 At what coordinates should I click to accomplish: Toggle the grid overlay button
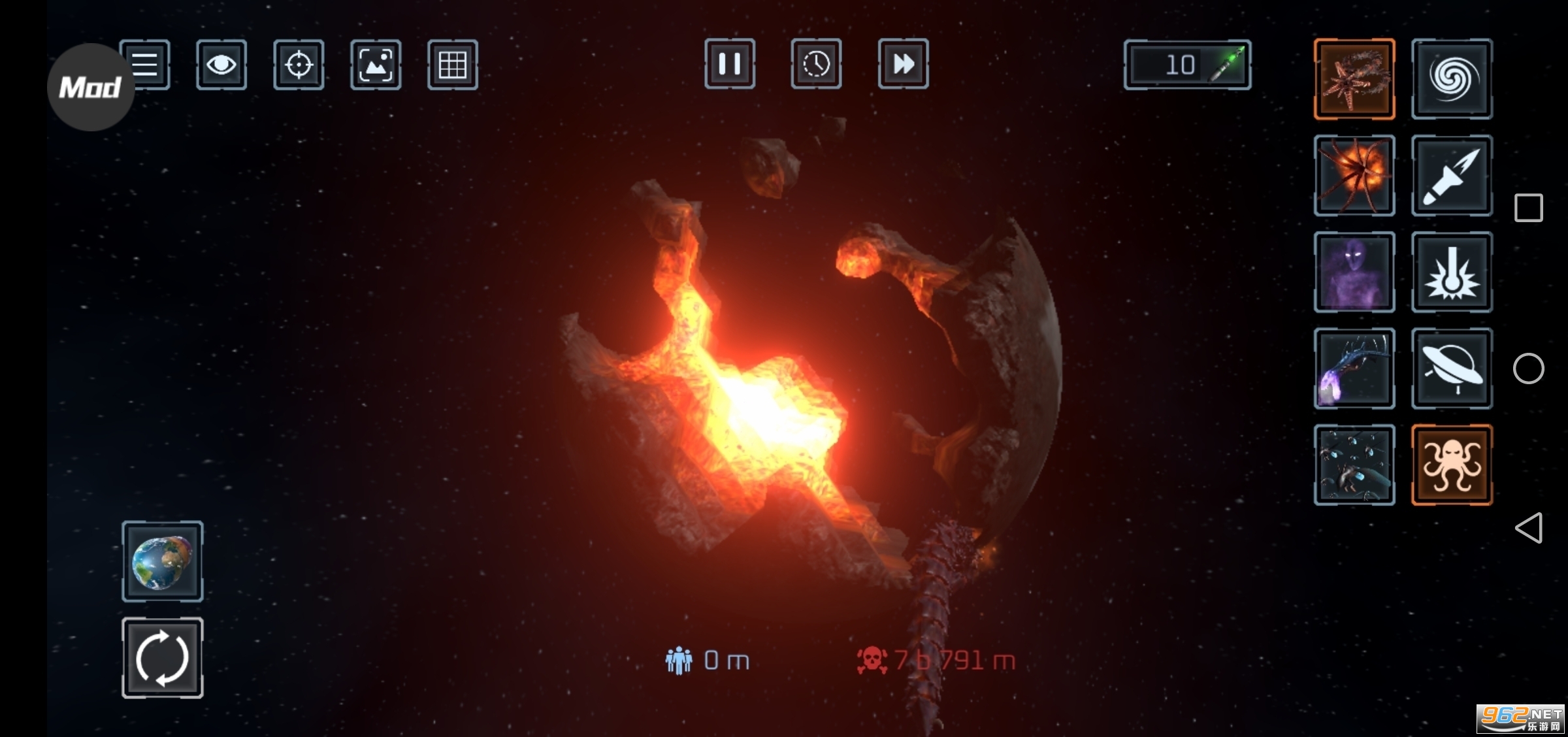pos(453,65)
